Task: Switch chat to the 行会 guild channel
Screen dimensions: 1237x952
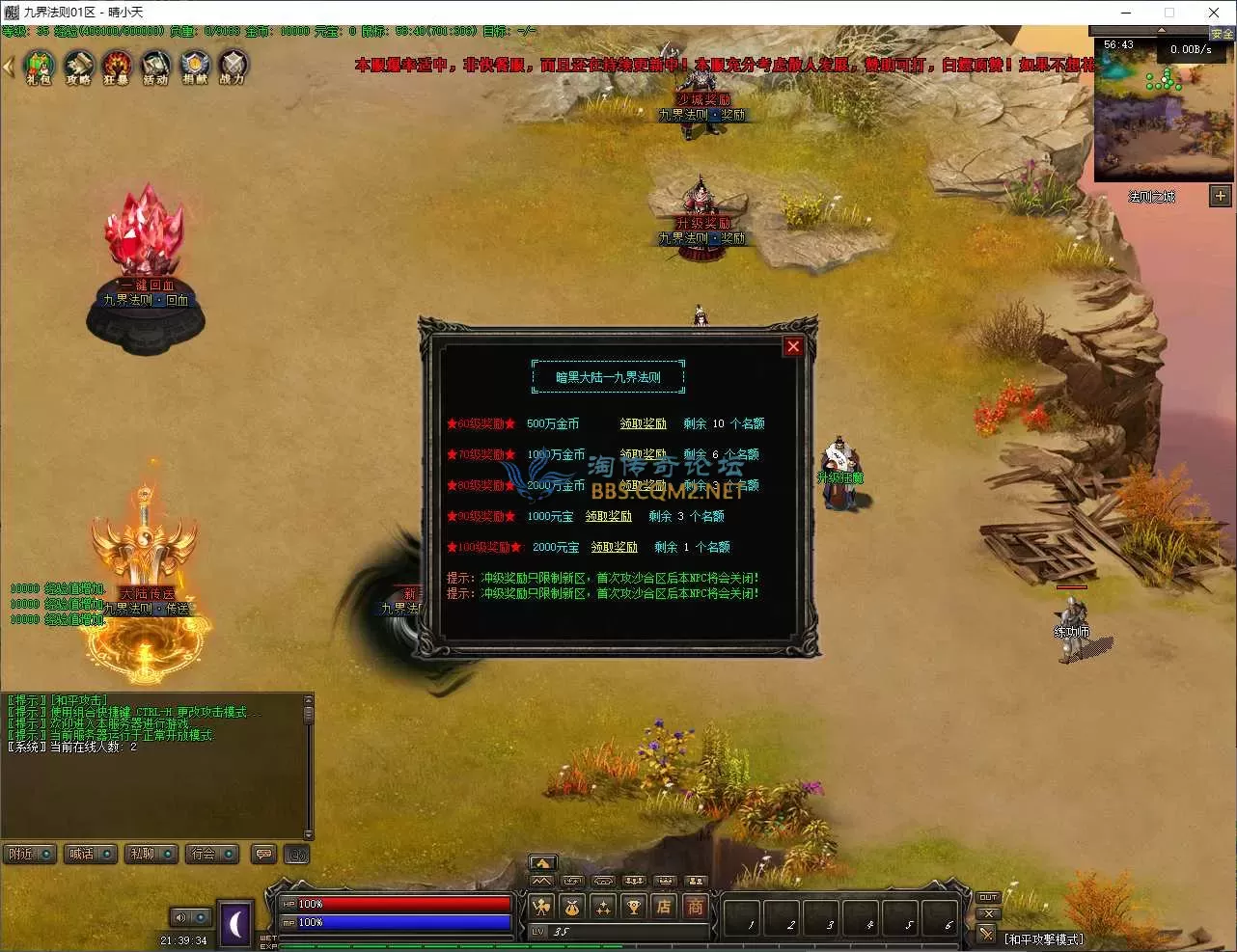Action: coord(211,854)
